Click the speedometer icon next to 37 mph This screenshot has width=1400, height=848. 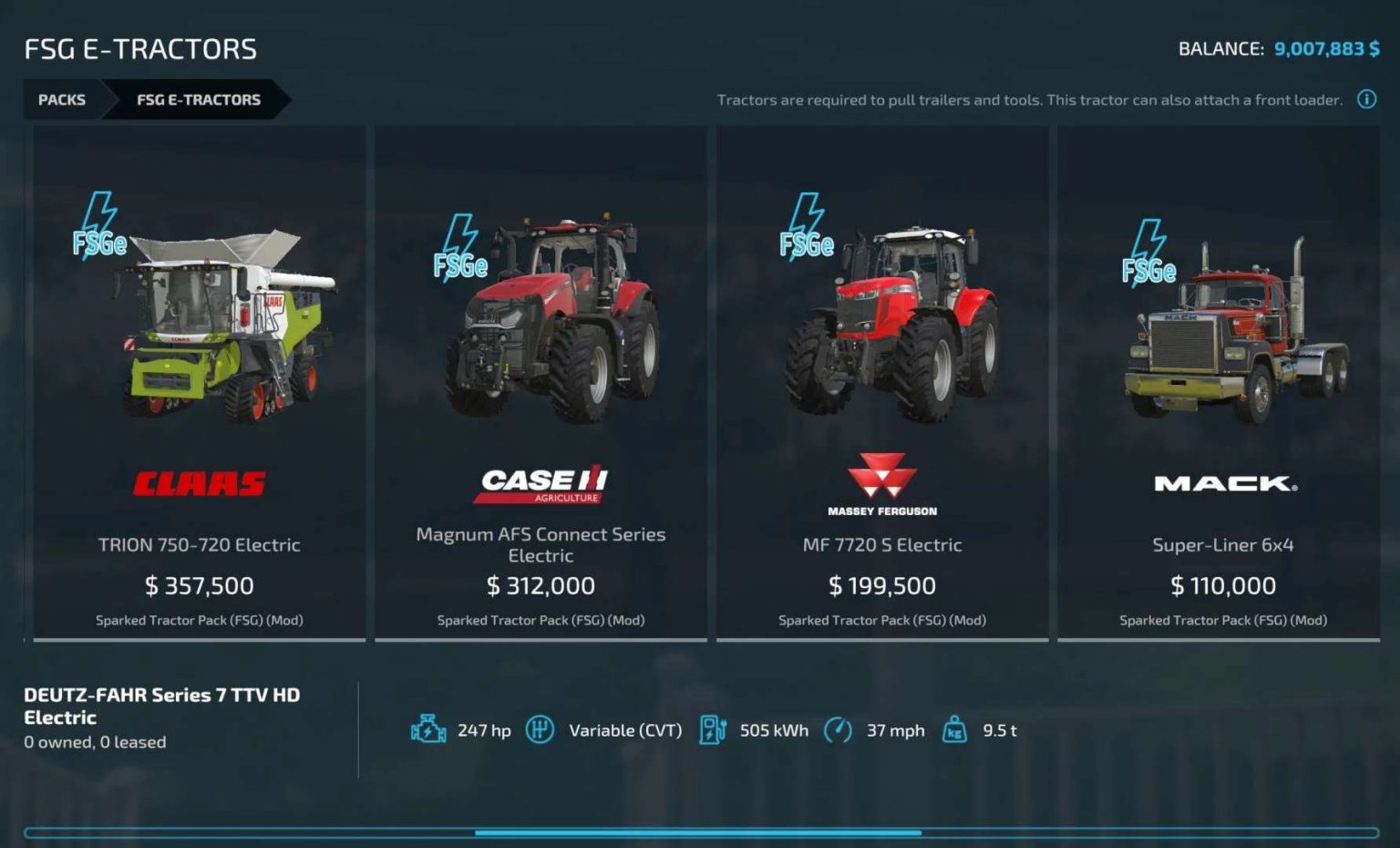point(839,729)
